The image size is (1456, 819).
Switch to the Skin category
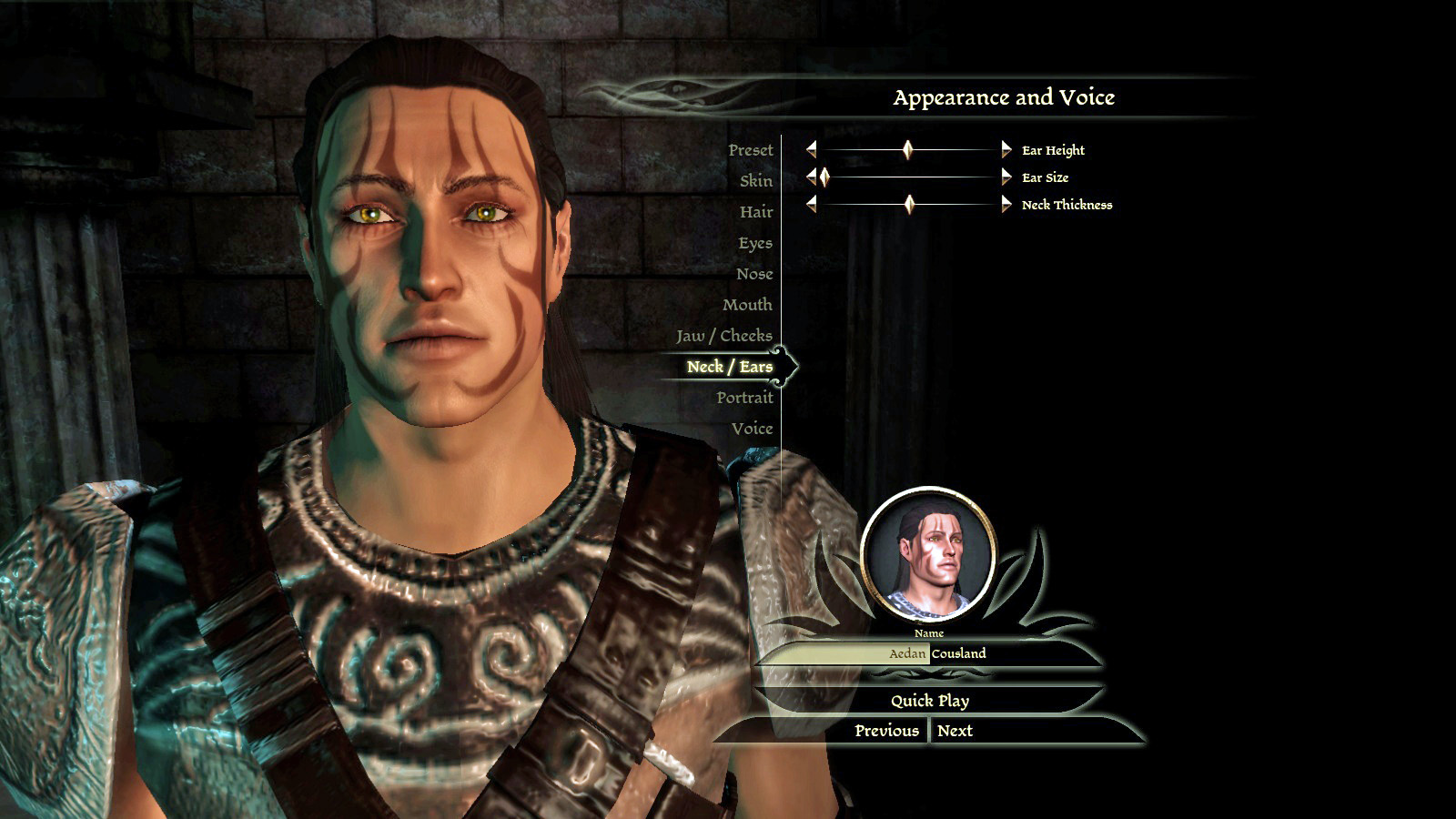(x=755, y=181)
